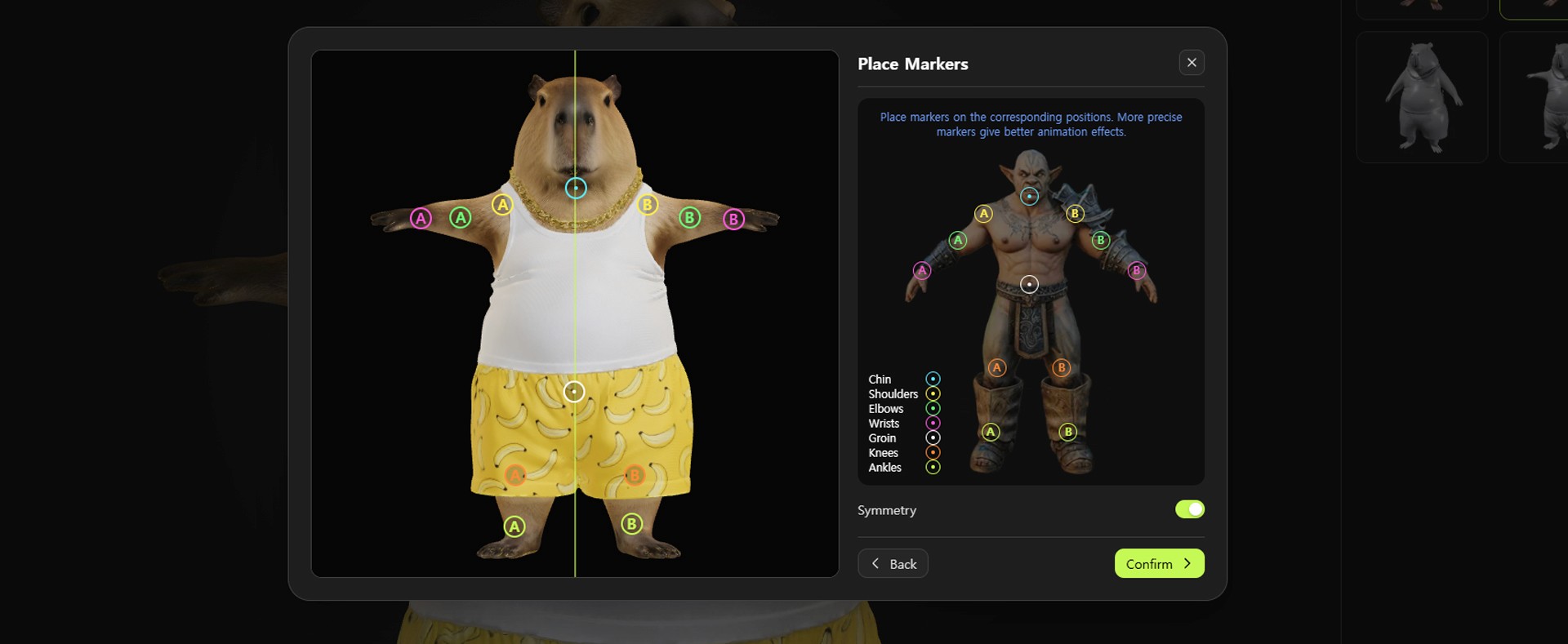This screenshot has width=1568, height=644.
Task: Choose the pink wrist marker A on the capybara
Action: [x=421, y=219]
